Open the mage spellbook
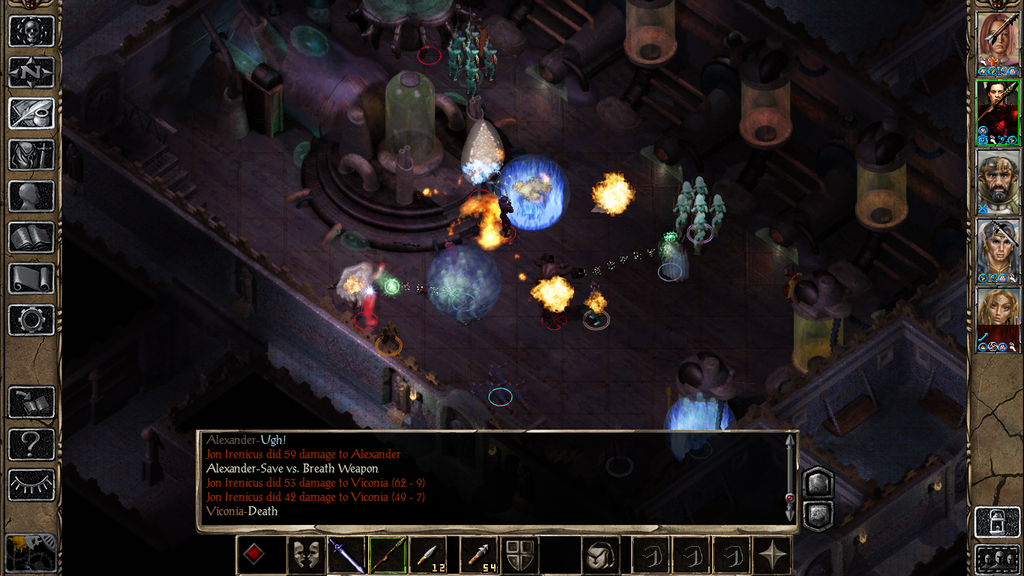1024x576 pixels. tap(31, 237)
